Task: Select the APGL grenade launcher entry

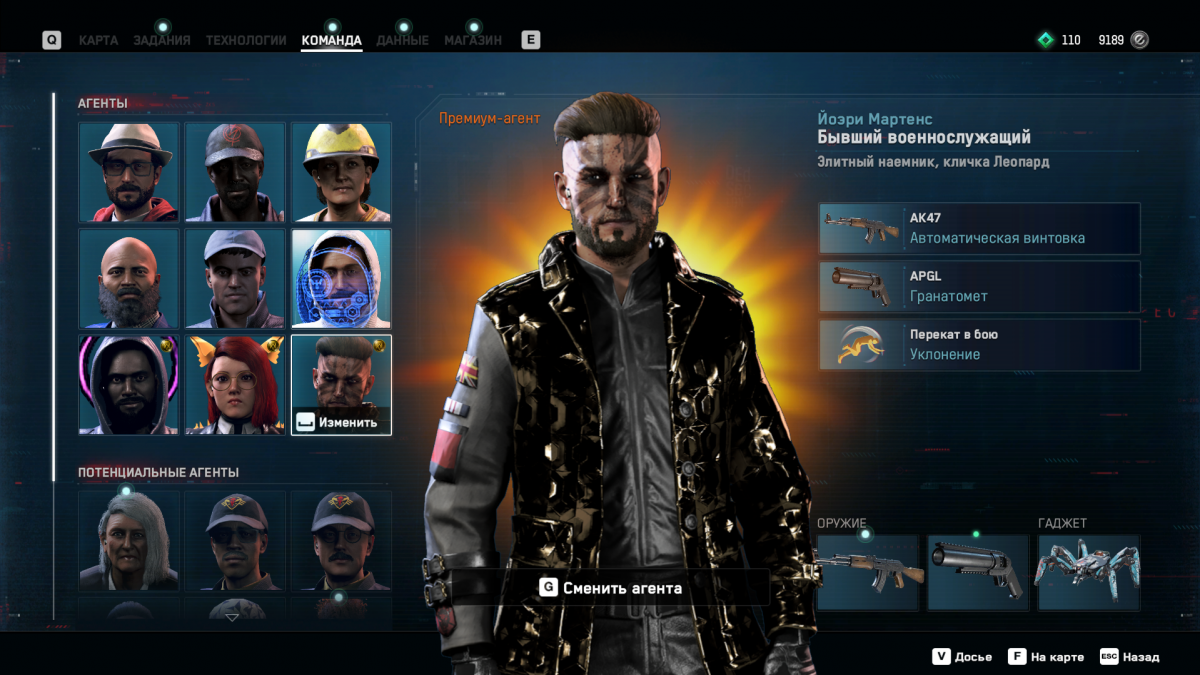Action: (x=979, y=287)
